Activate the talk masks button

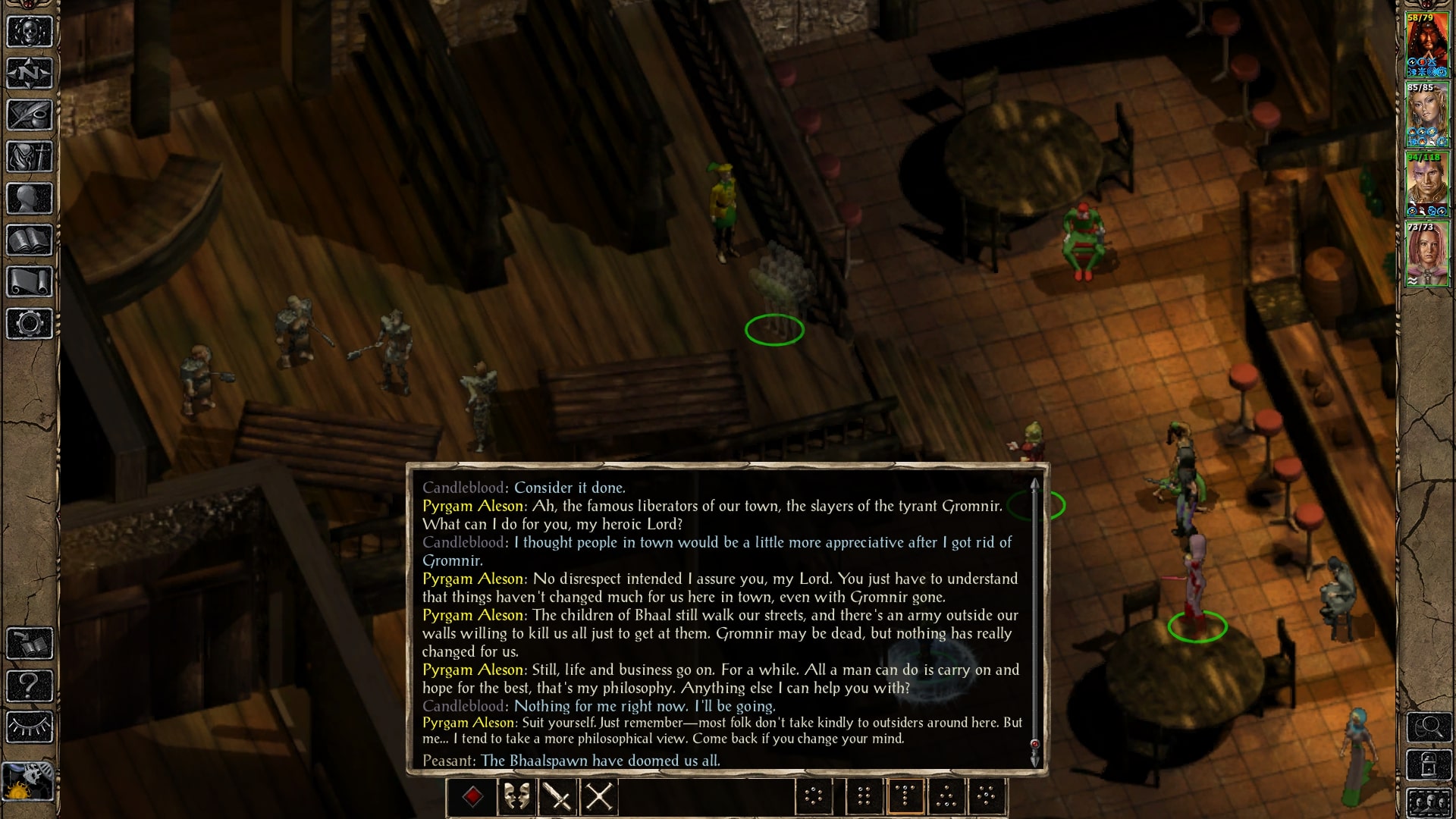click(x=516, y=797)
